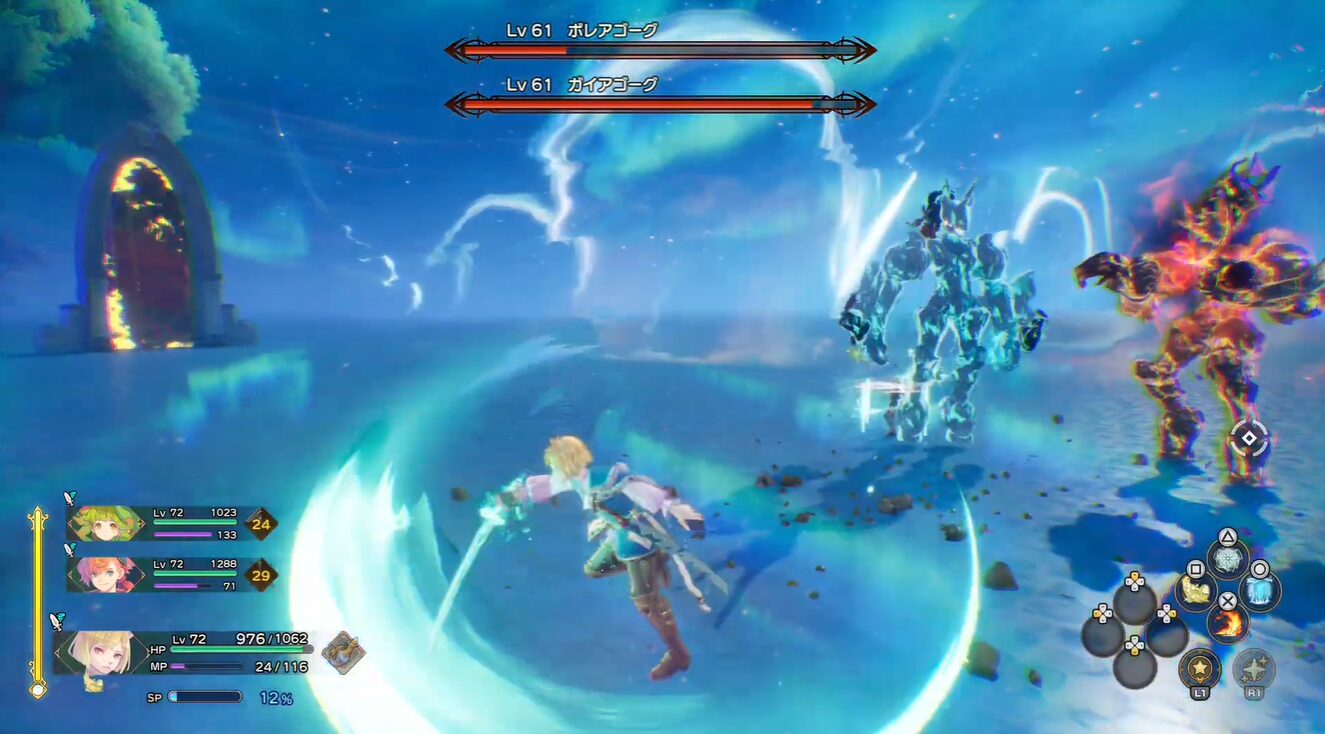Click the diamond badge showing 24
1325x734 pixels.
(262, 523)
